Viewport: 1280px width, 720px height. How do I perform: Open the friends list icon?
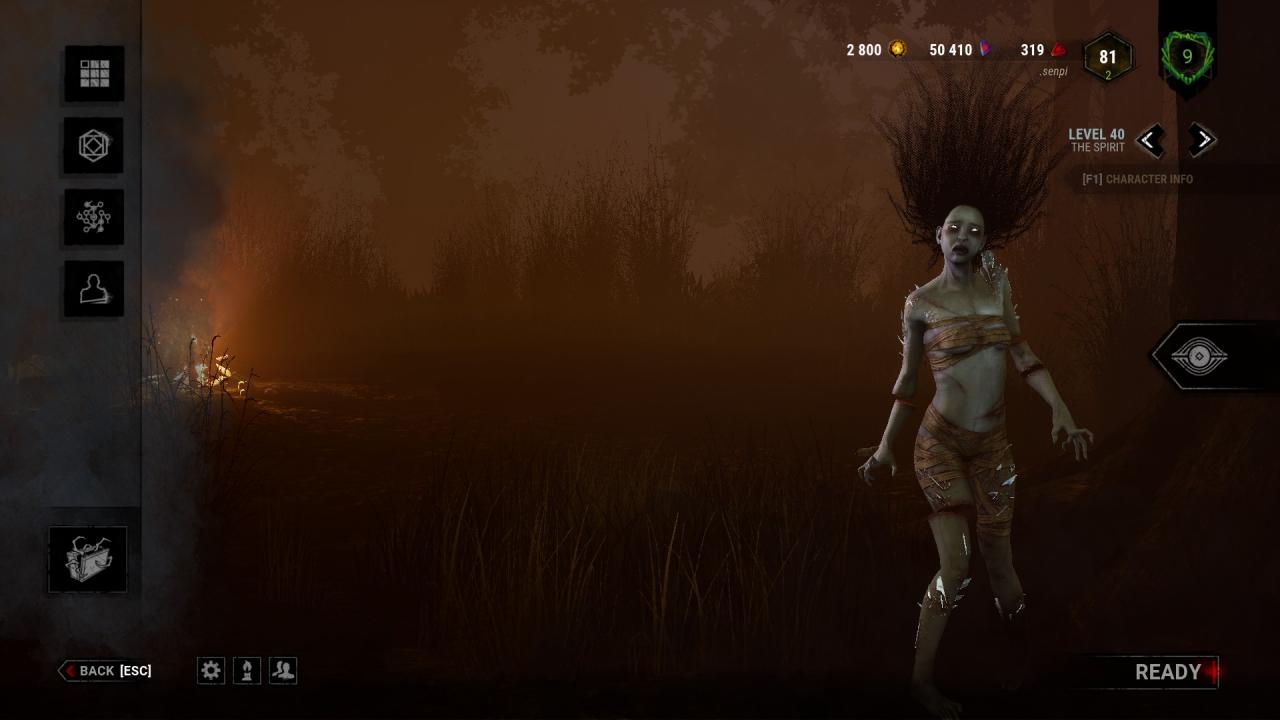(283, 671)
